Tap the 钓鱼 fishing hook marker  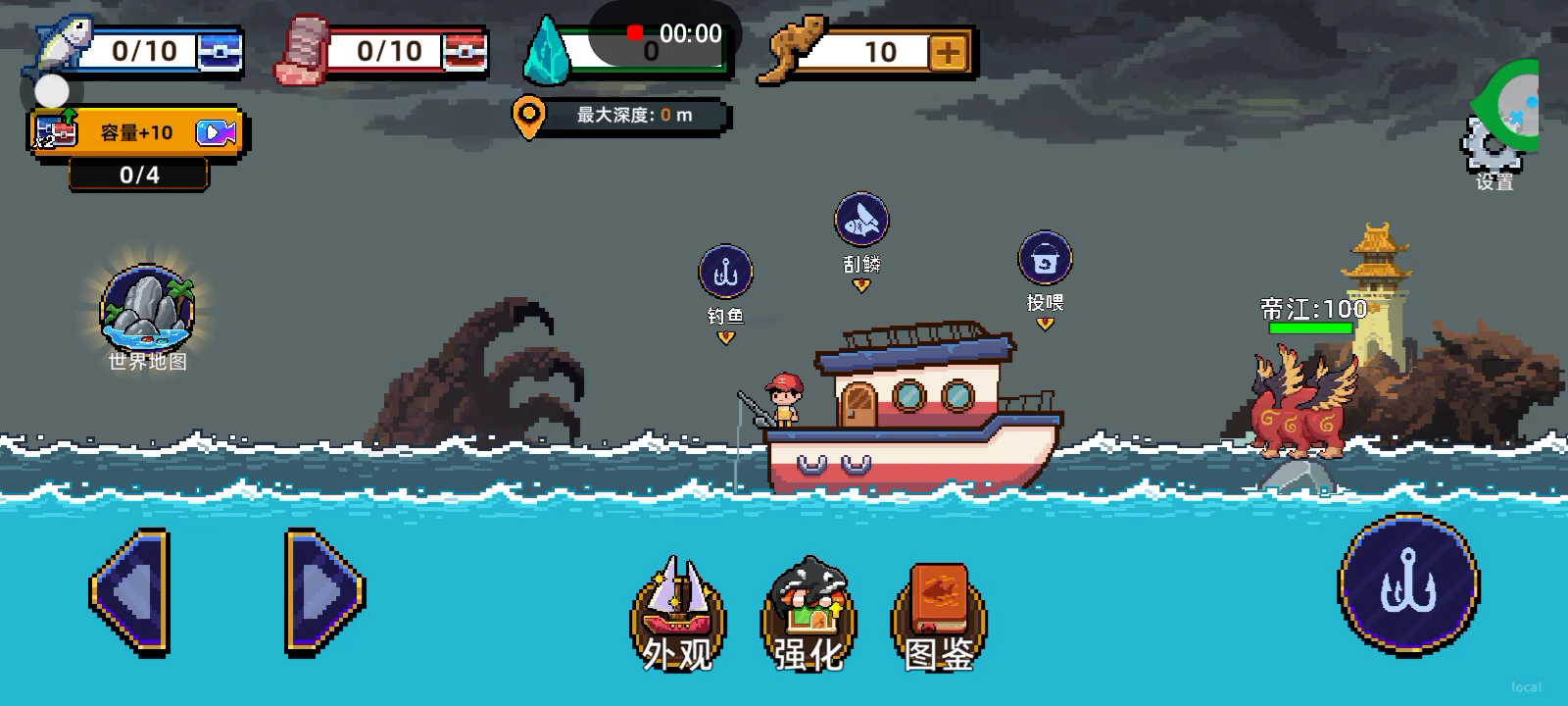point(725,273)
